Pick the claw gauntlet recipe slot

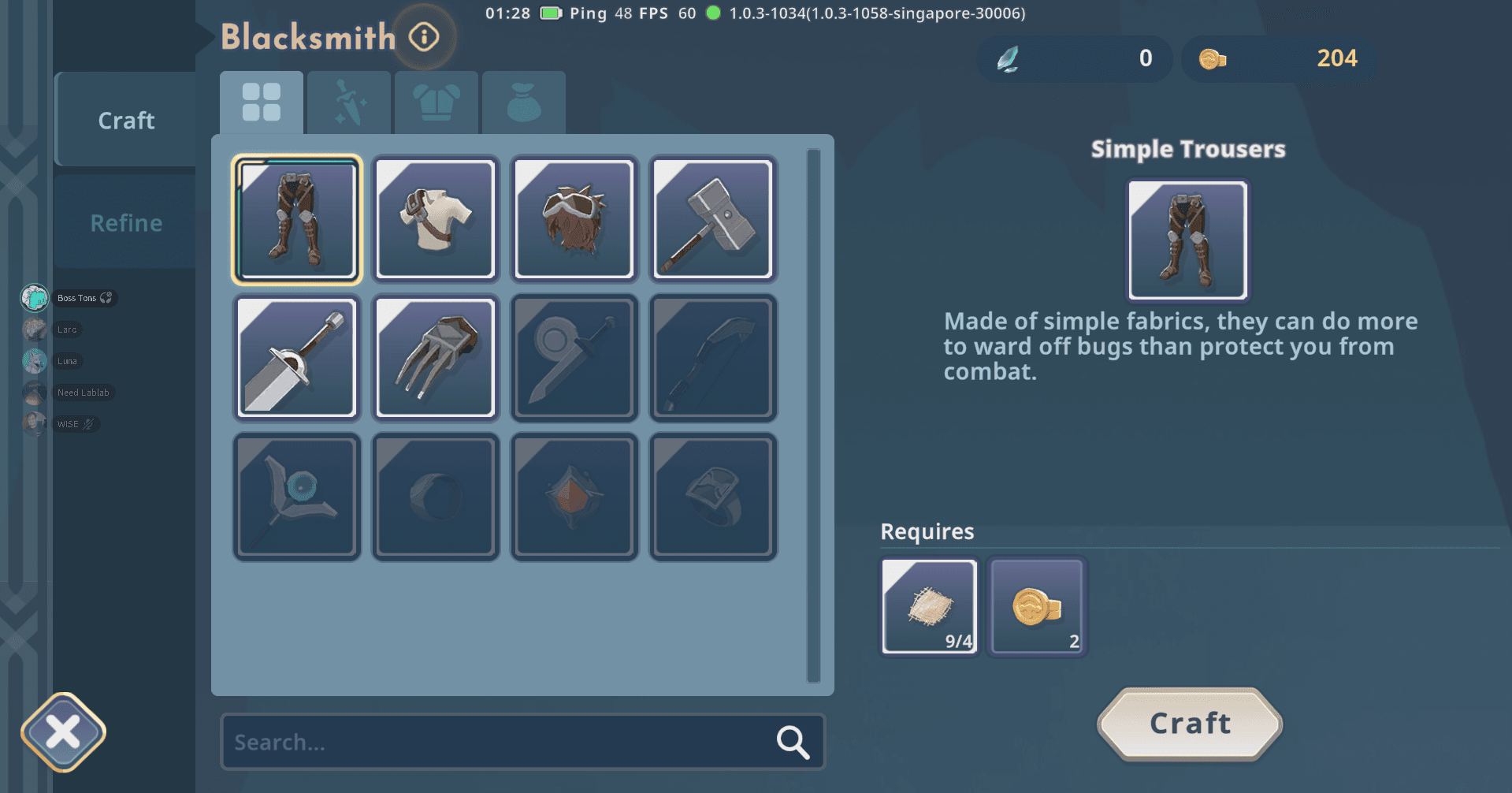[436, 358]
